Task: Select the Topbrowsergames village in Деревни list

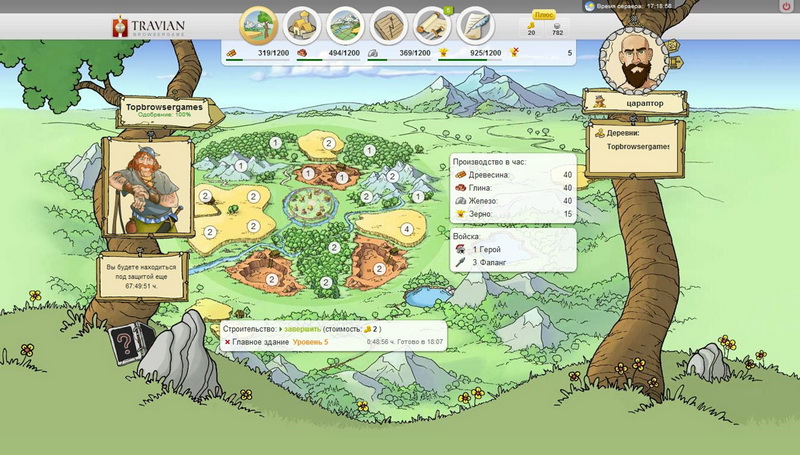Action: click(638, 146)
